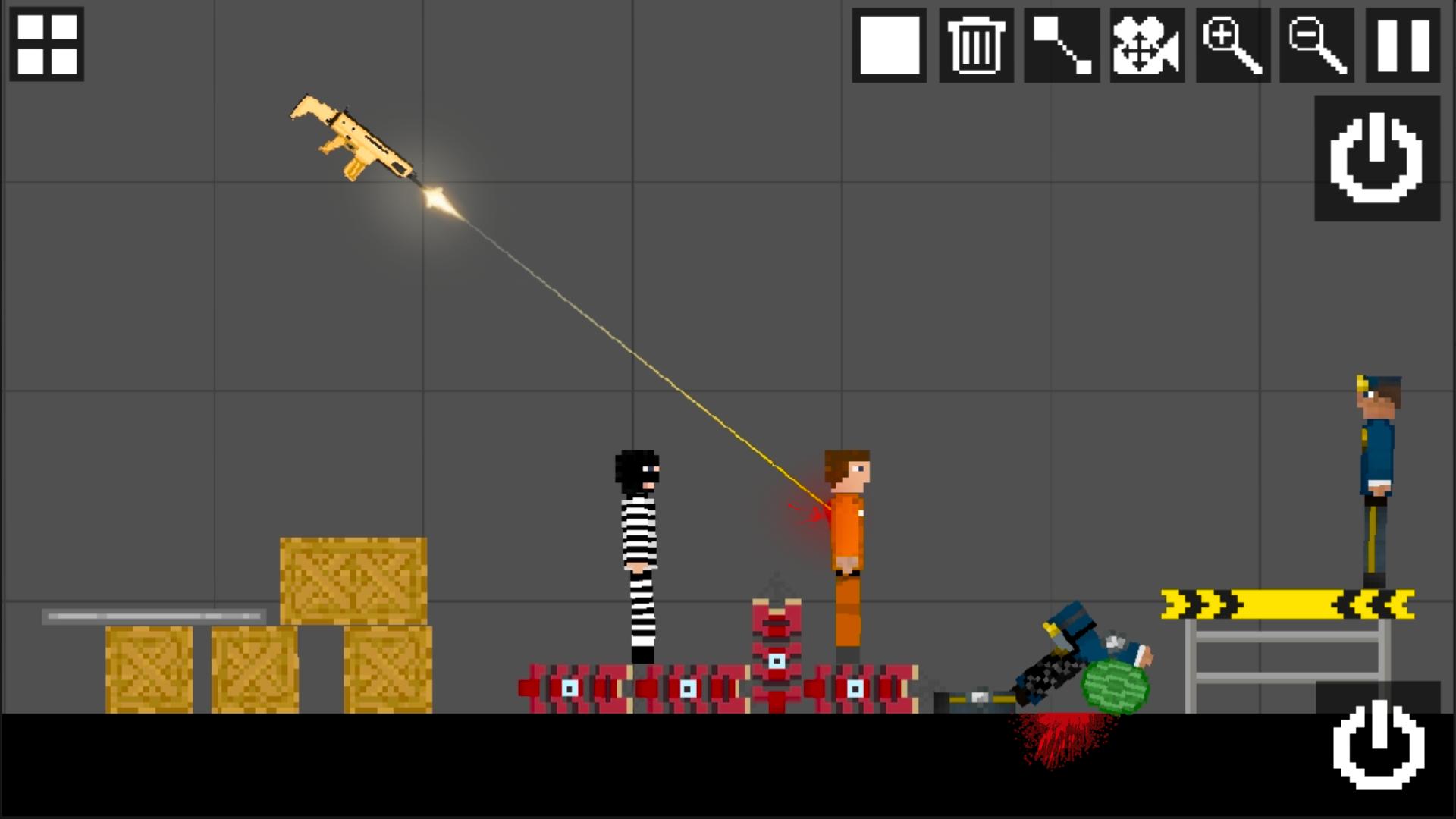Viewport: 1456px width, 819px height.
Task: Toggle the camera move tool
Action: pos(1147,45)
